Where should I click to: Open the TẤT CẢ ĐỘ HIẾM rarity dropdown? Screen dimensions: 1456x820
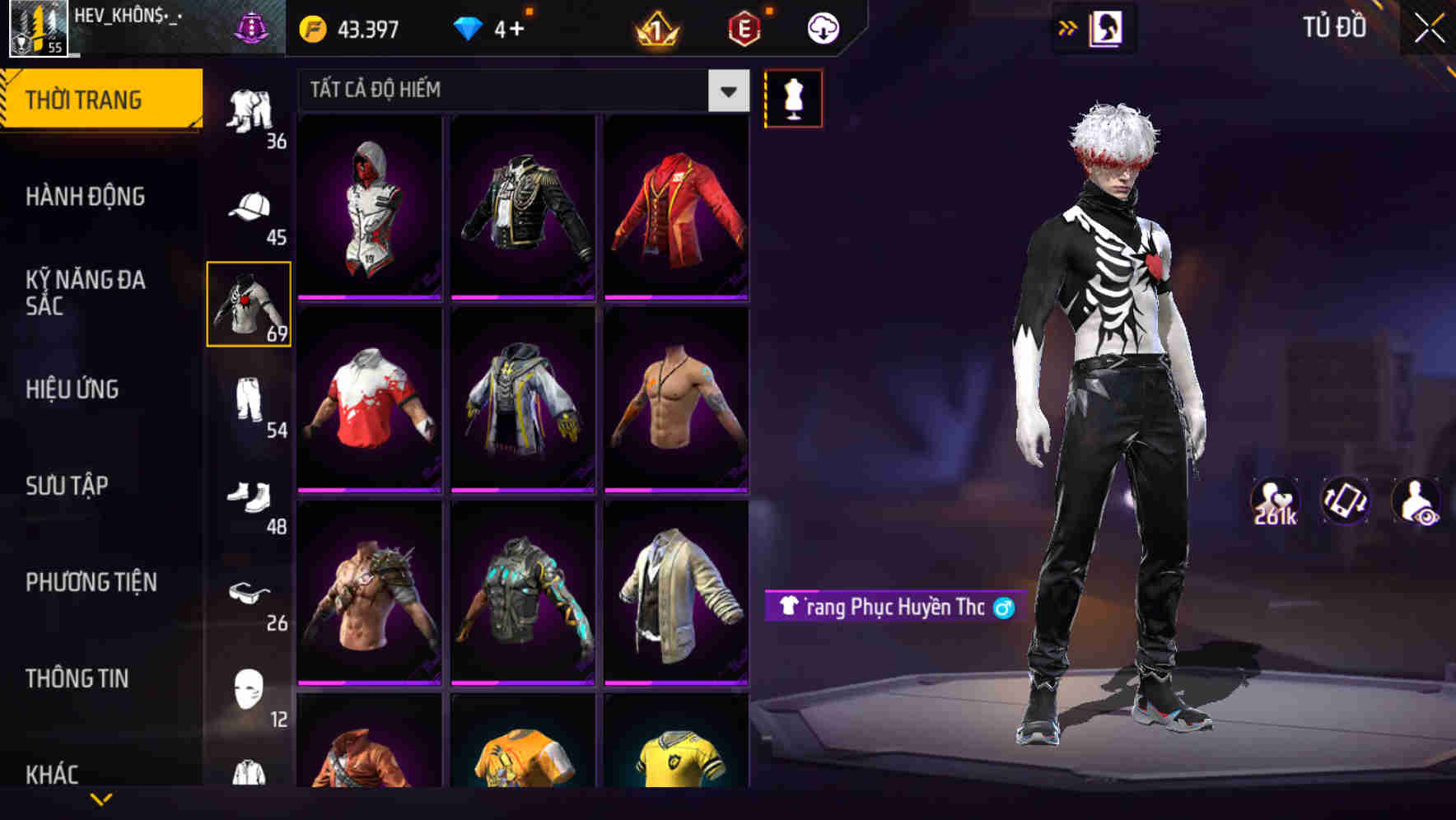(519, 91)
